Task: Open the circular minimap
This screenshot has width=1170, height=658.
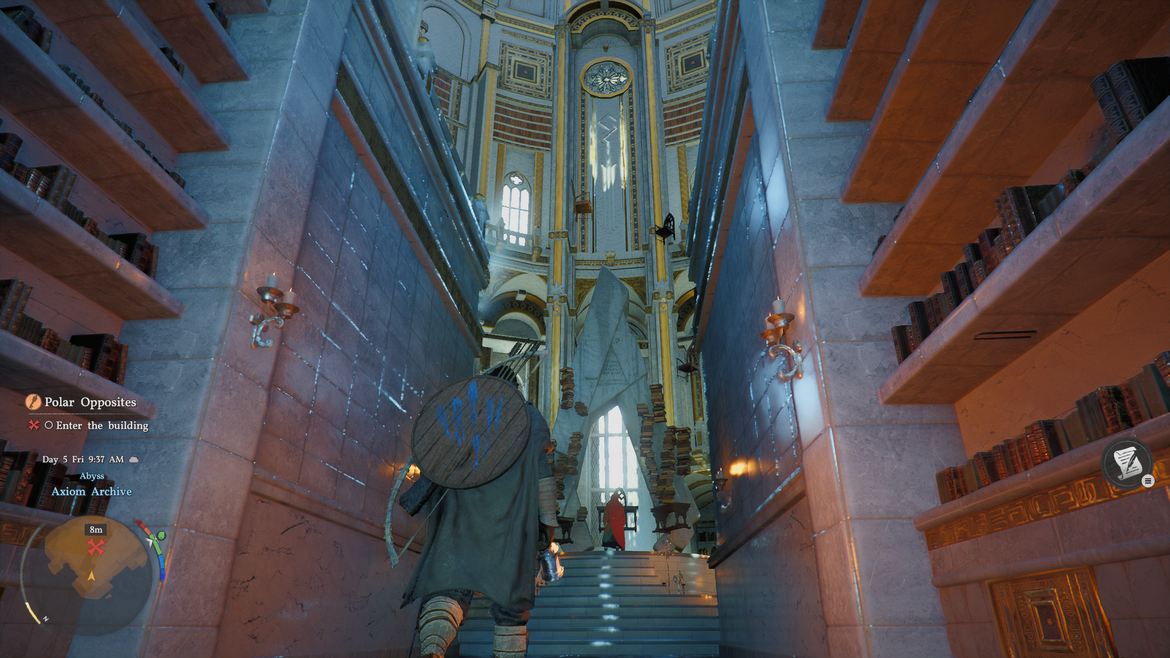Action: (x=94, y=572)
